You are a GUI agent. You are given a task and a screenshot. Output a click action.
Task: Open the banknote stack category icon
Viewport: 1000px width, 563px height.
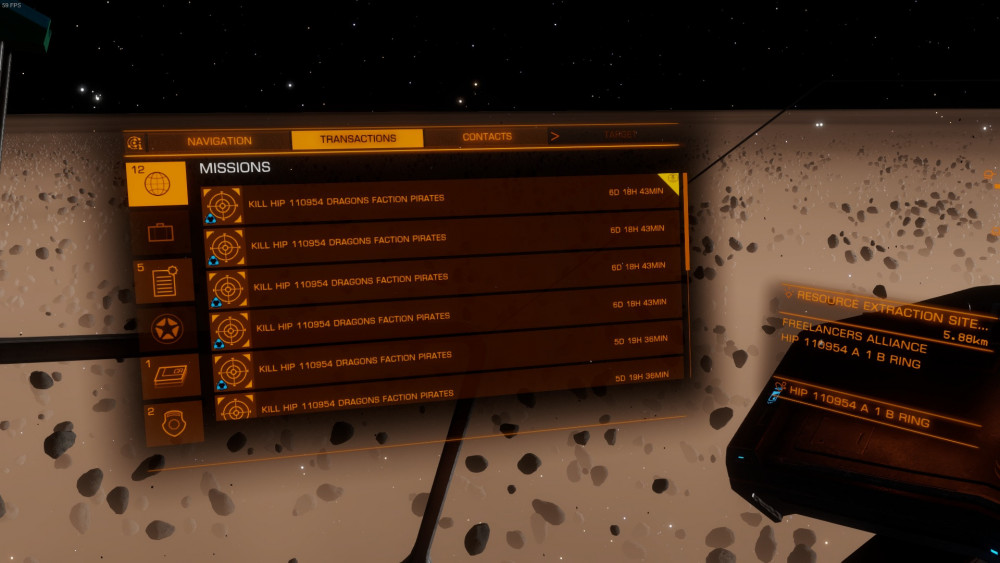[171, 376]
